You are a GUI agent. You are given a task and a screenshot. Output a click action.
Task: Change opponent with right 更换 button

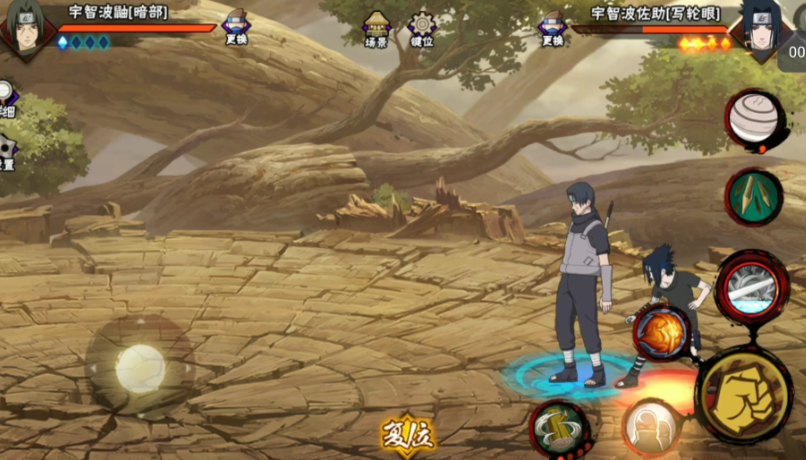(553, 28)
